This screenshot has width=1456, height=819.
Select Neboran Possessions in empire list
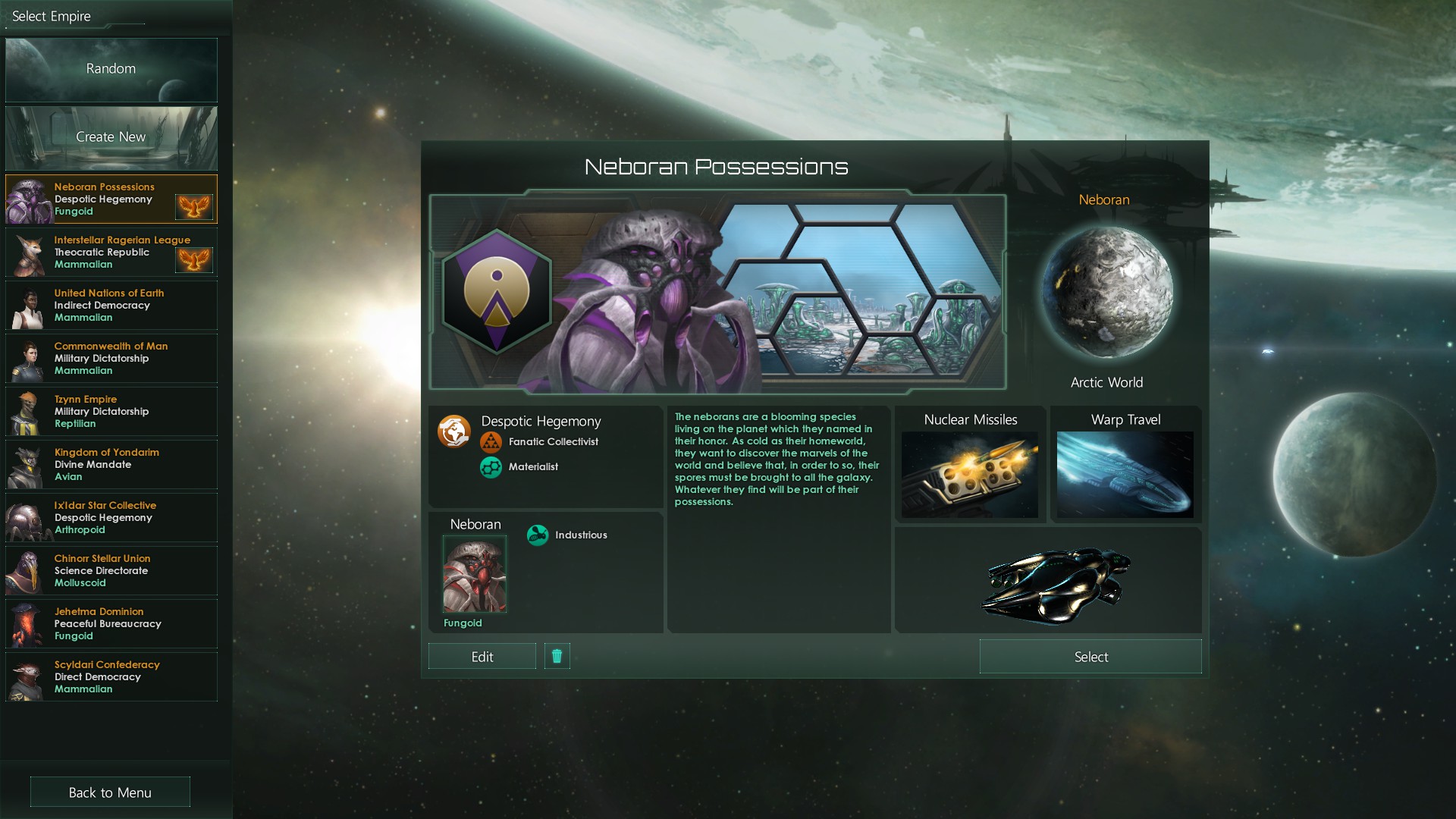(x=111, y=199)
